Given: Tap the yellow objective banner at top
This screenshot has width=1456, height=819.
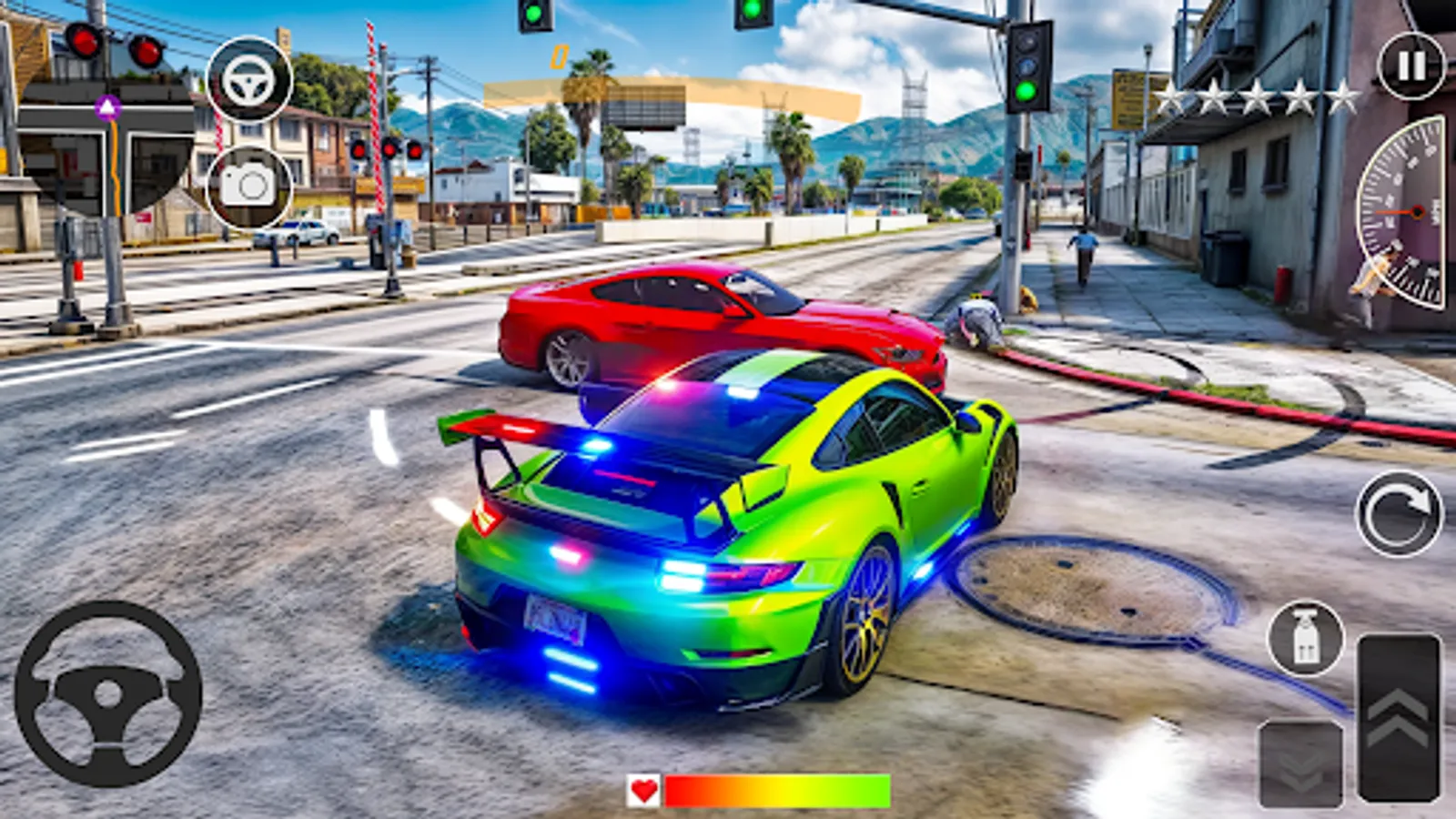Looking at the screenshot, I should [x=673, y=100].
